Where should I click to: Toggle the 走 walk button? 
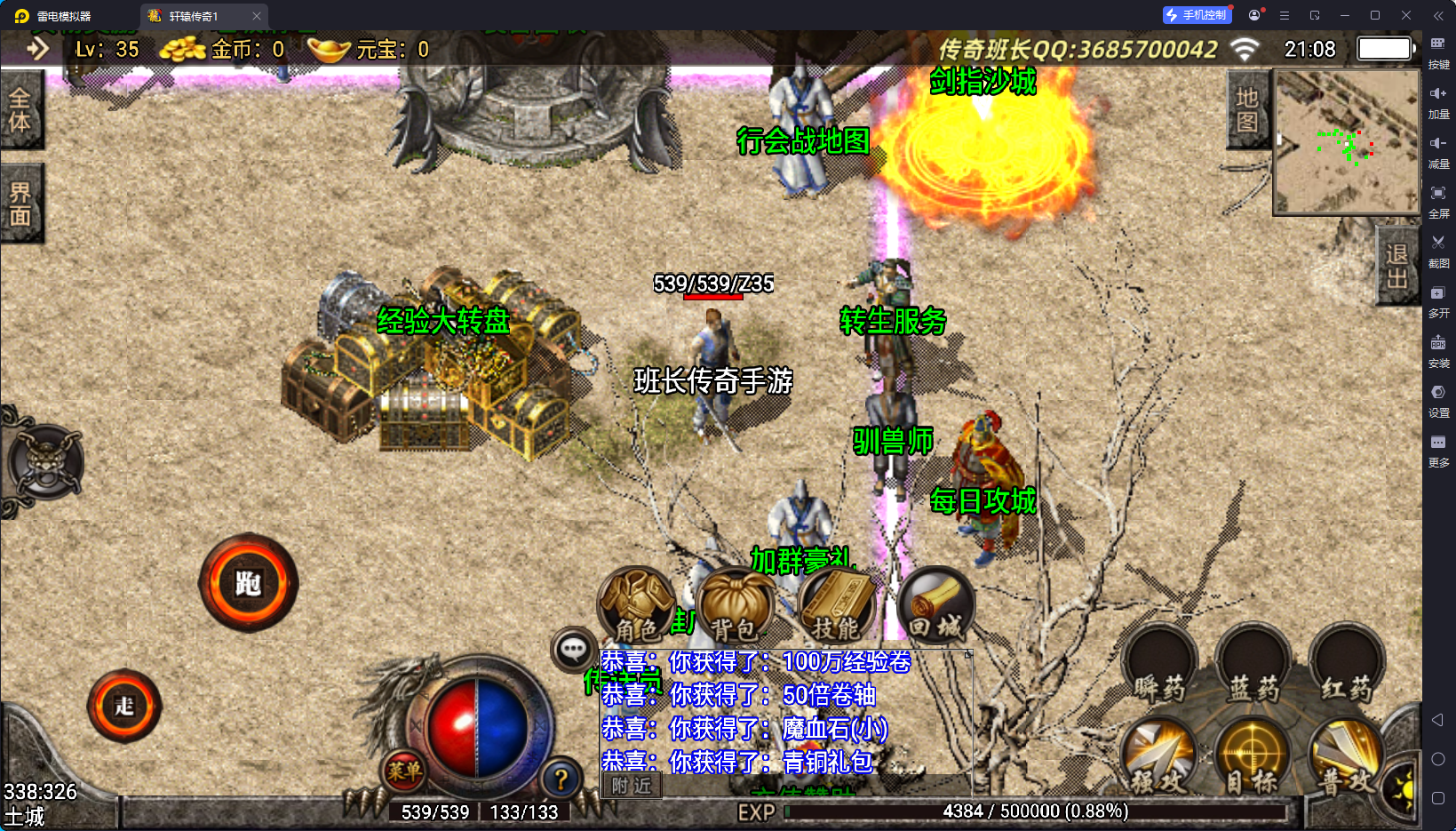[x=124, y=706]
